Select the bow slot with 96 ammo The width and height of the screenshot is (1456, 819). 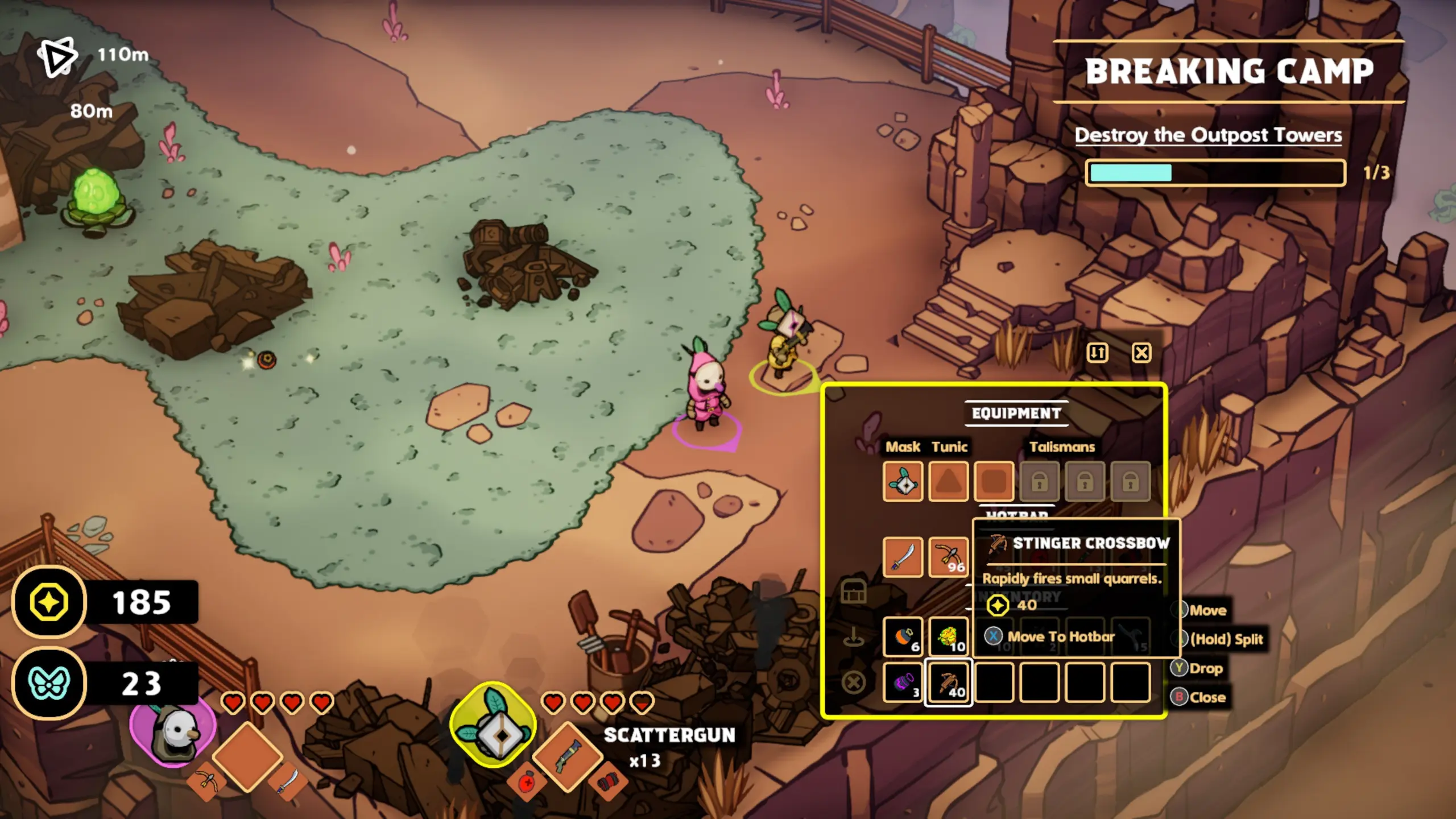(x=948, y=557)
